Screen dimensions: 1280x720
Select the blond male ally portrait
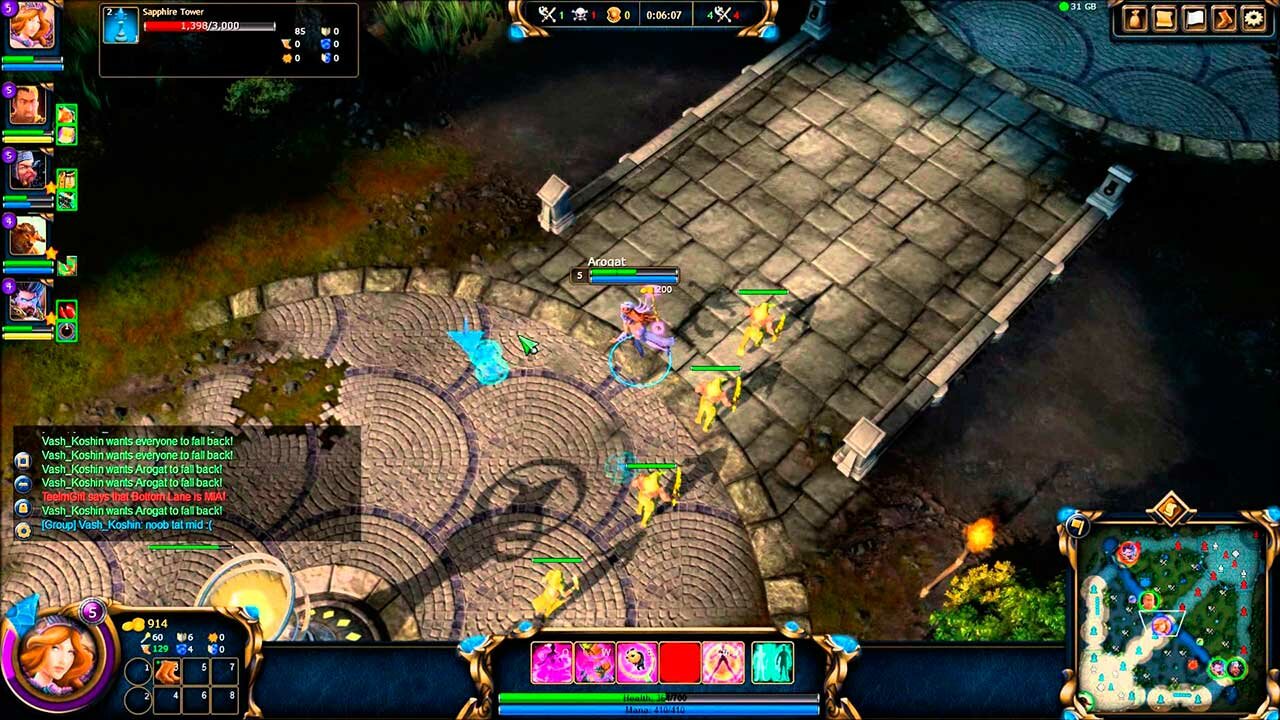point(28,105)
